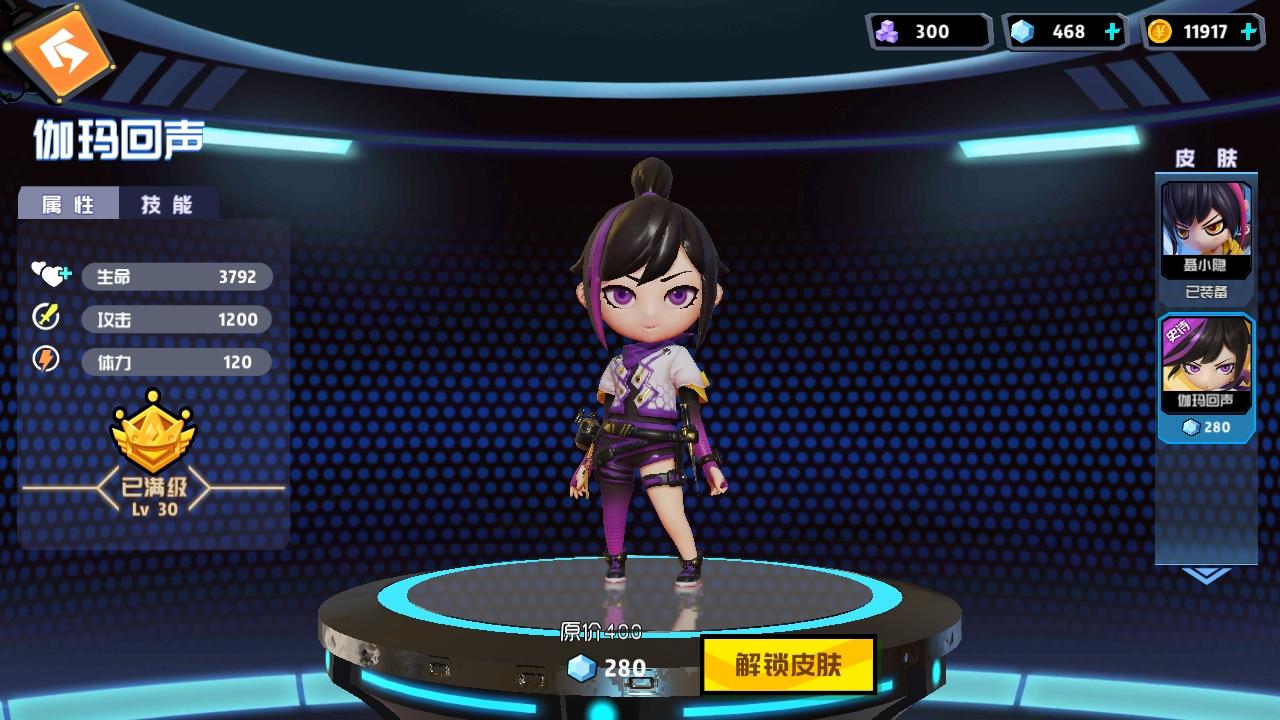Switch to the 技能 tab
Screen dimensions: 1280x720
pyautogui.click(x=165, y=204)
